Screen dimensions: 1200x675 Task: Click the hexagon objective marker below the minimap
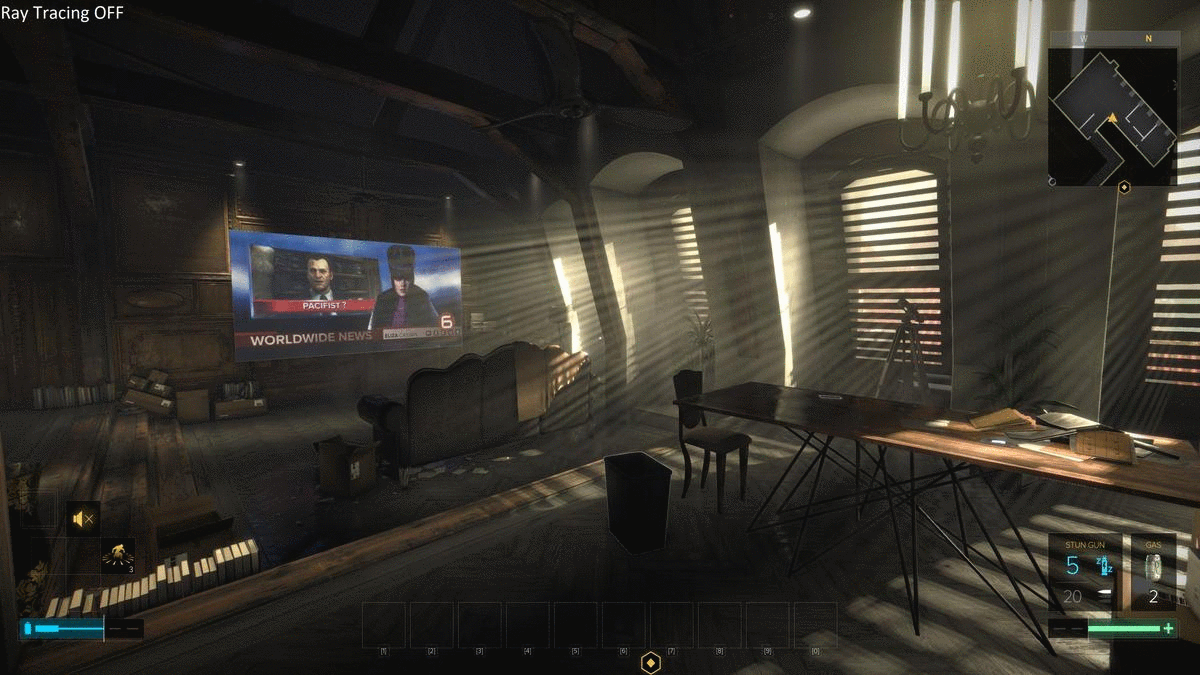[x=1124, y=187]
